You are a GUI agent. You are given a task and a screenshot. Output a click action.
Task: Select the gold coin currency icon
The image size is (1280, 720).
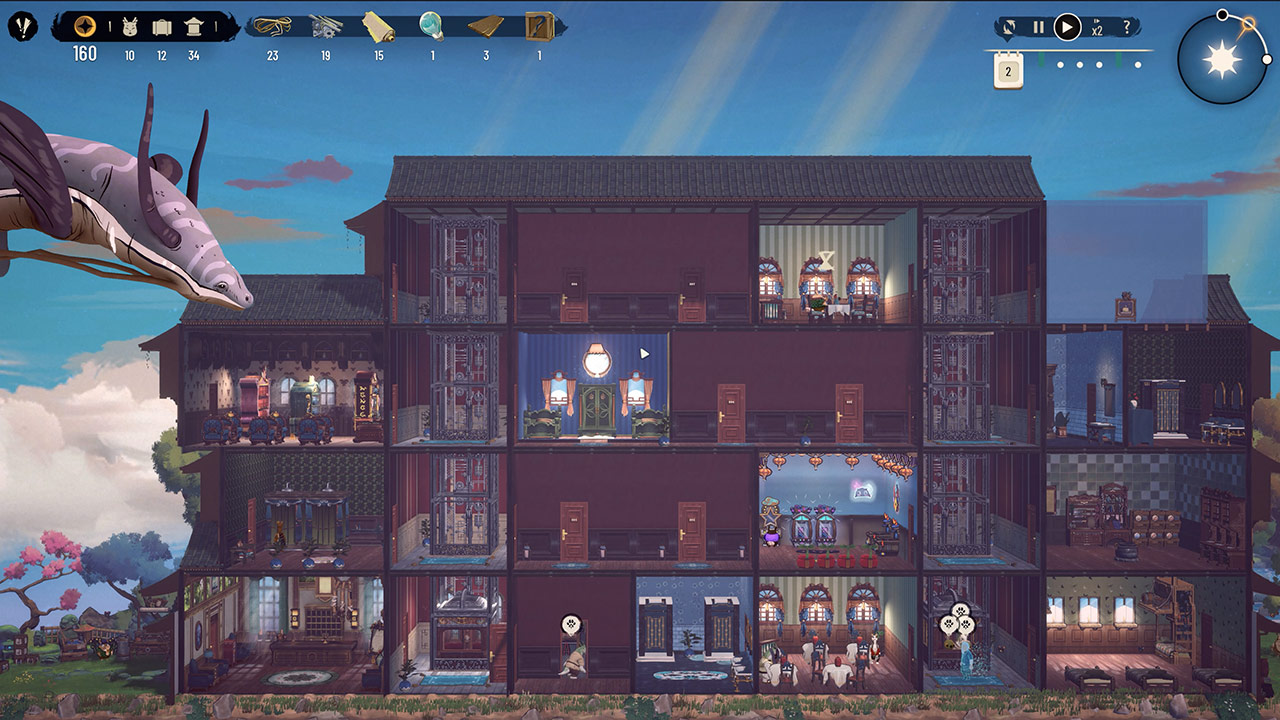pos(85,27)
